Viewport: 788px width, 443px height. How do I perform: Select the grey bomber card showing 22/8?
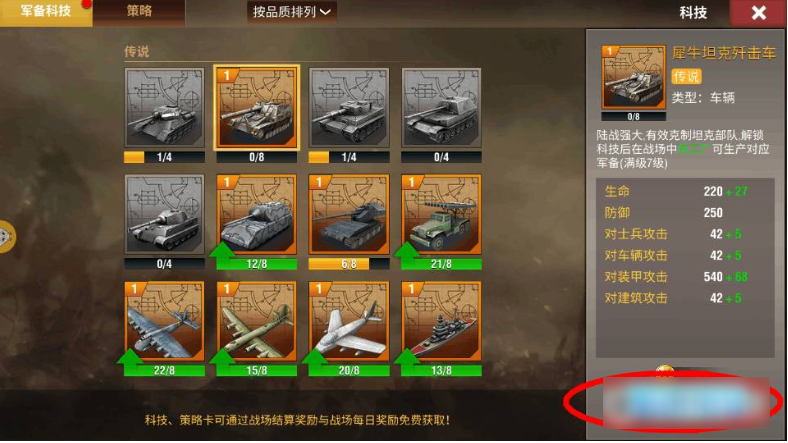(164, 321)
